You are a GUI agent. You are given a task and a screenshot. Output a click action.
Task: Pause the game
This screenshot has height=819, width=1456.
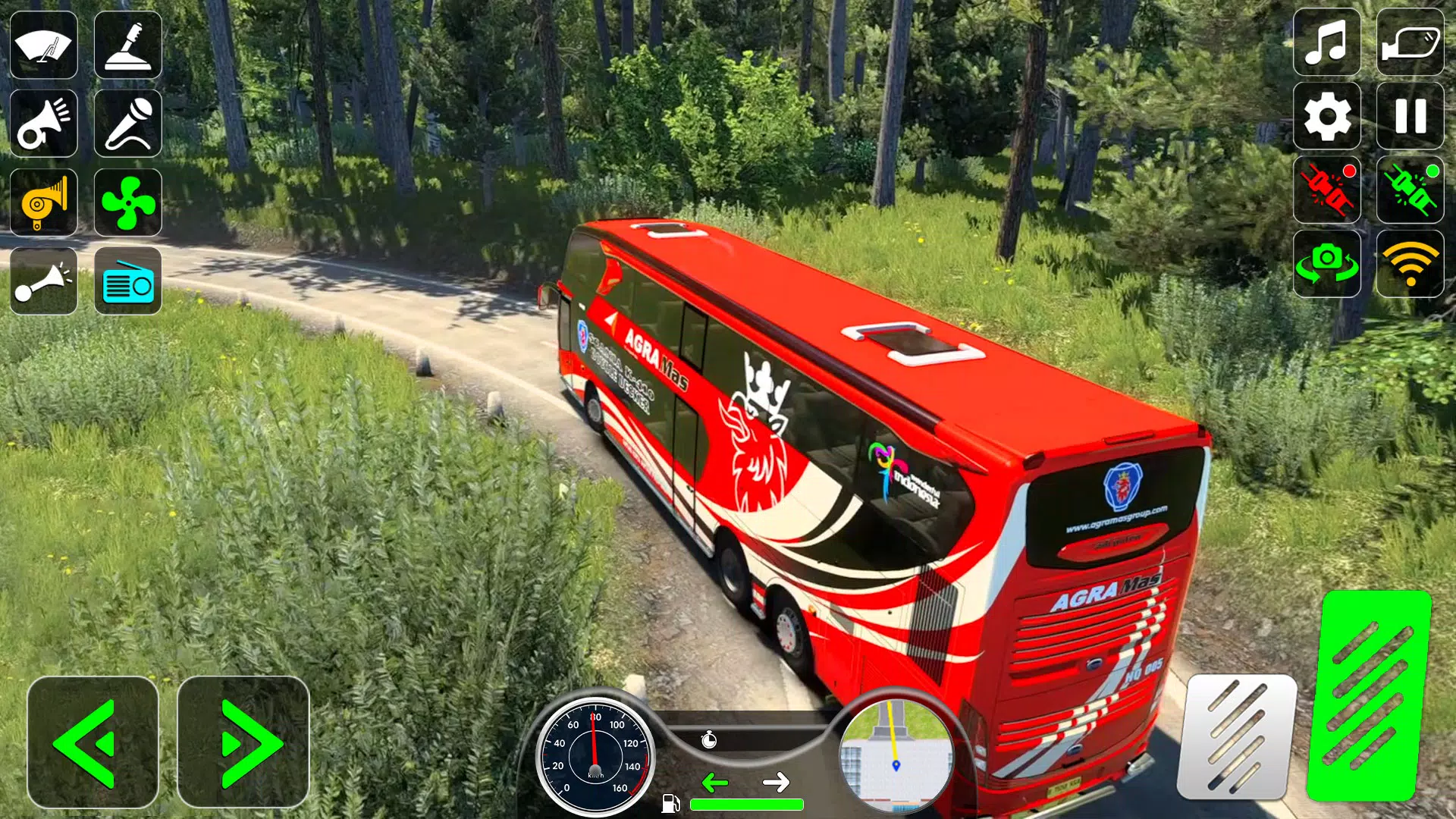(1410, 116)
